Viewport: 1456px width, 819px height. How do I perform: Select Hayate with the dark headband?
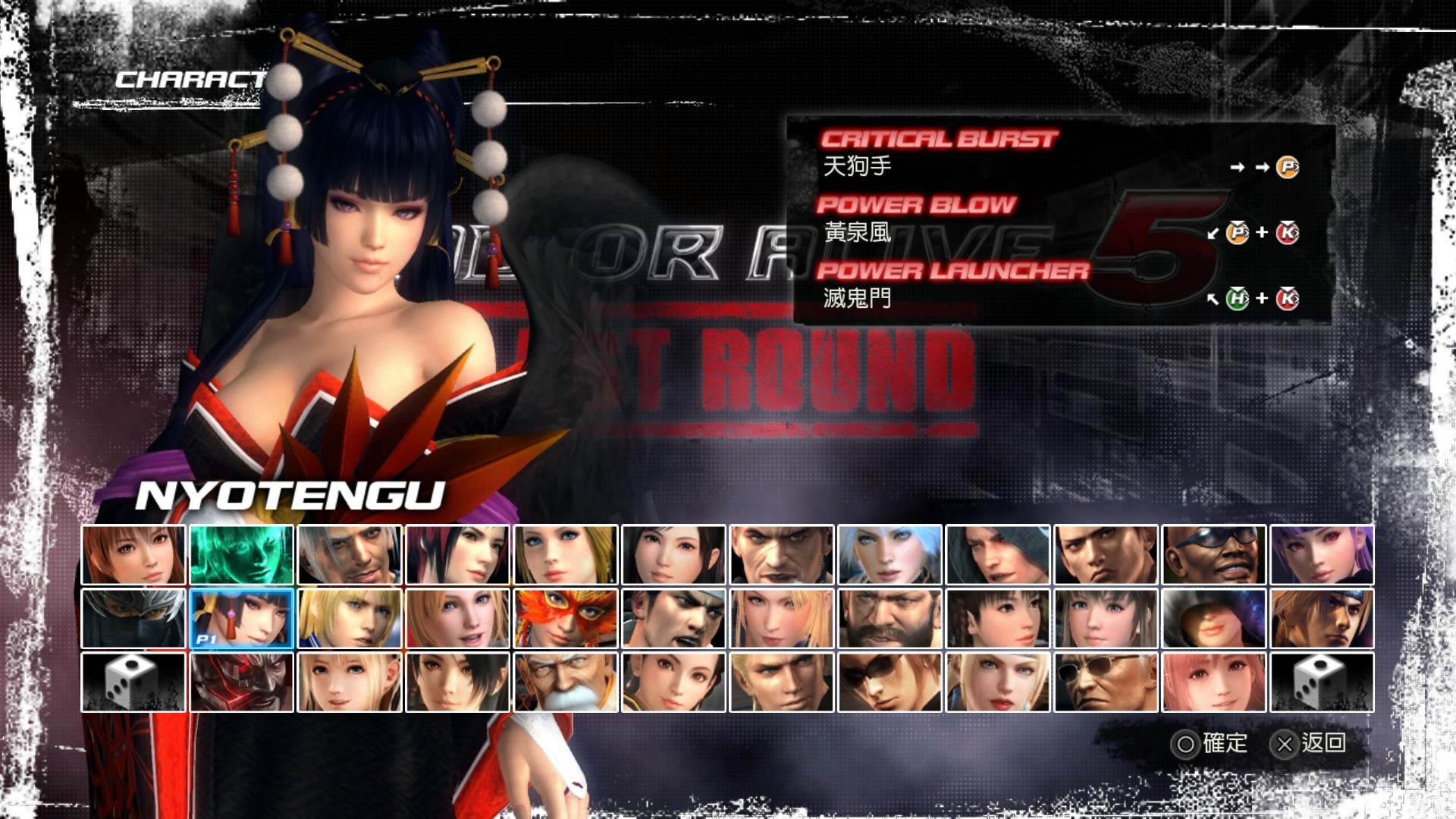(1322, 618)
